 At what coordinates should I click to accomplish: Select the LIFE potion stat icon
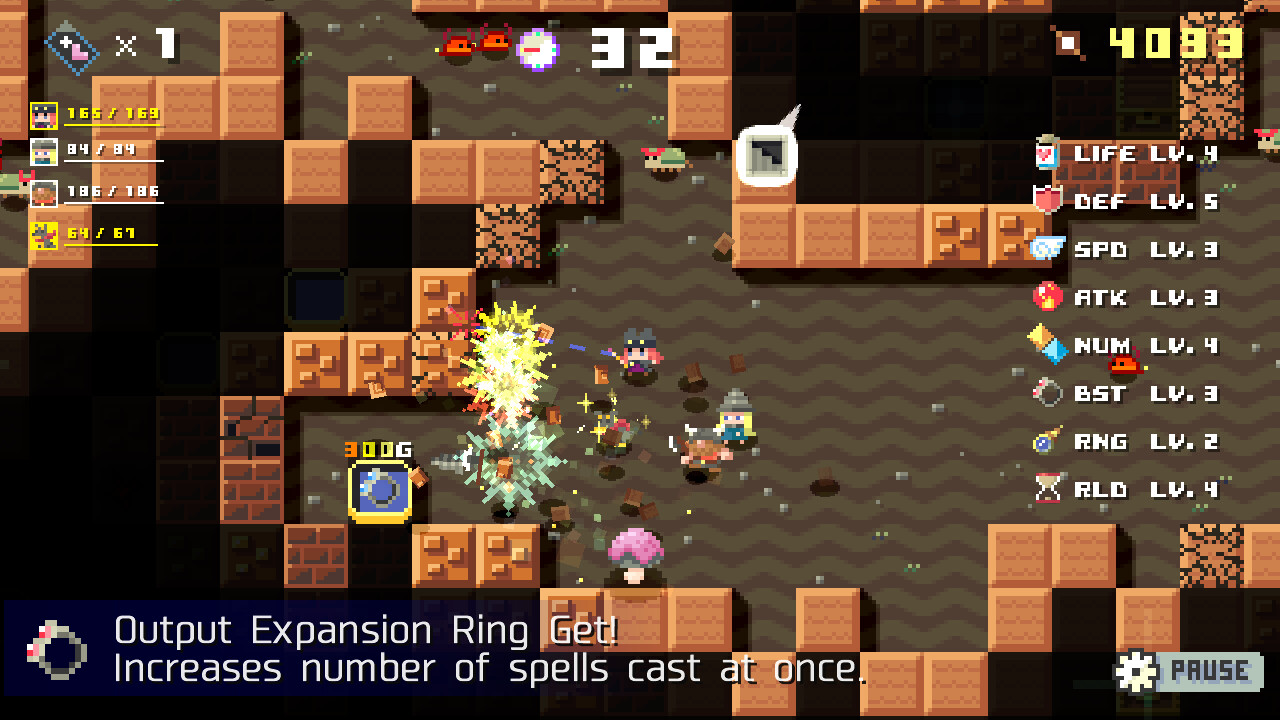pos(1046,154)
